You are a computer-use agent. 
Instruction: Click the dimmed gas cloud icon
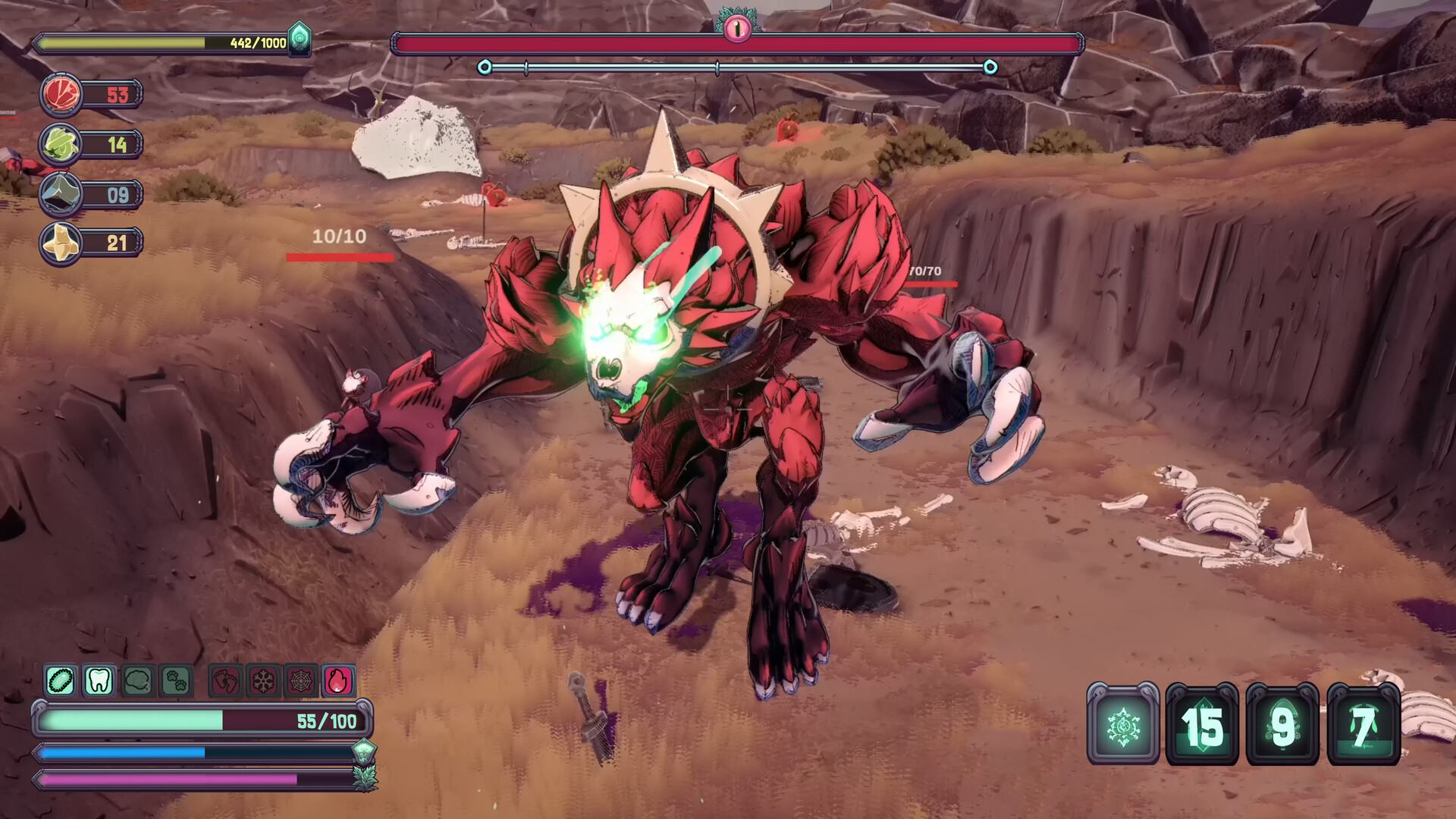[x=137, y=681]
